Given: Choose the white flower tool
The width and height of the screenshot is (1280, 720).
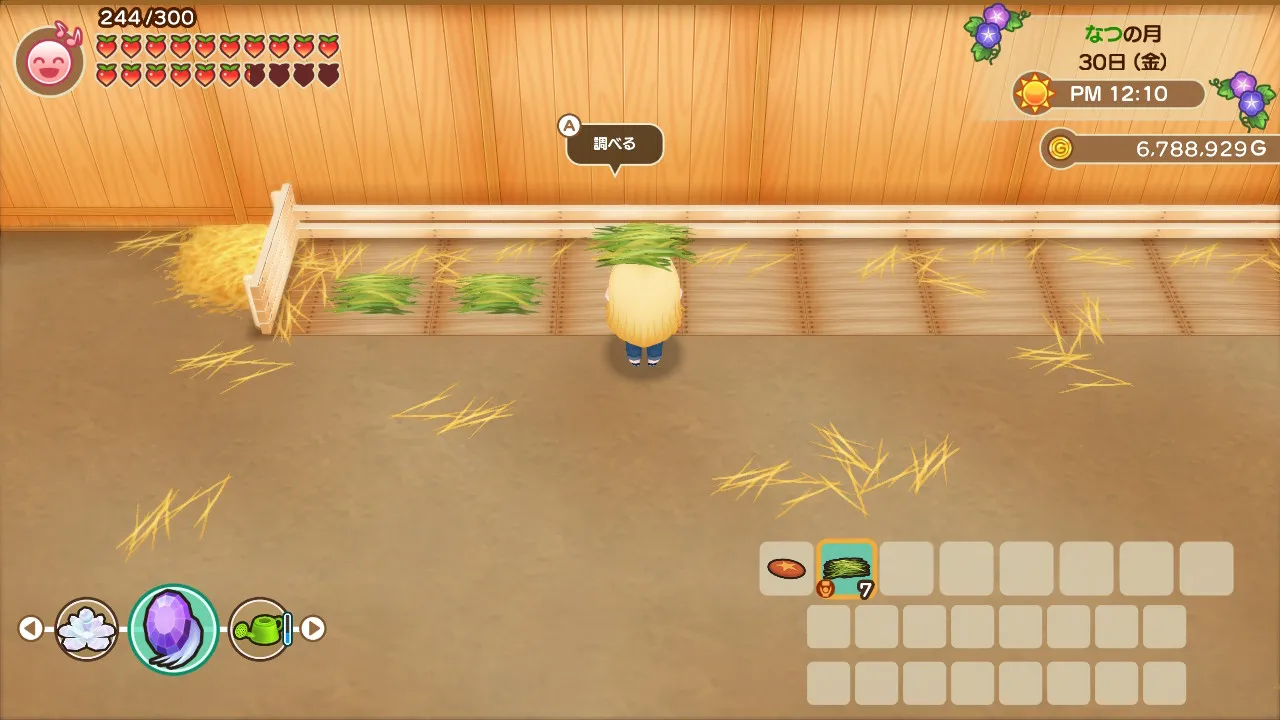Looking at the screenshot, I should click(x=86, y=629).
